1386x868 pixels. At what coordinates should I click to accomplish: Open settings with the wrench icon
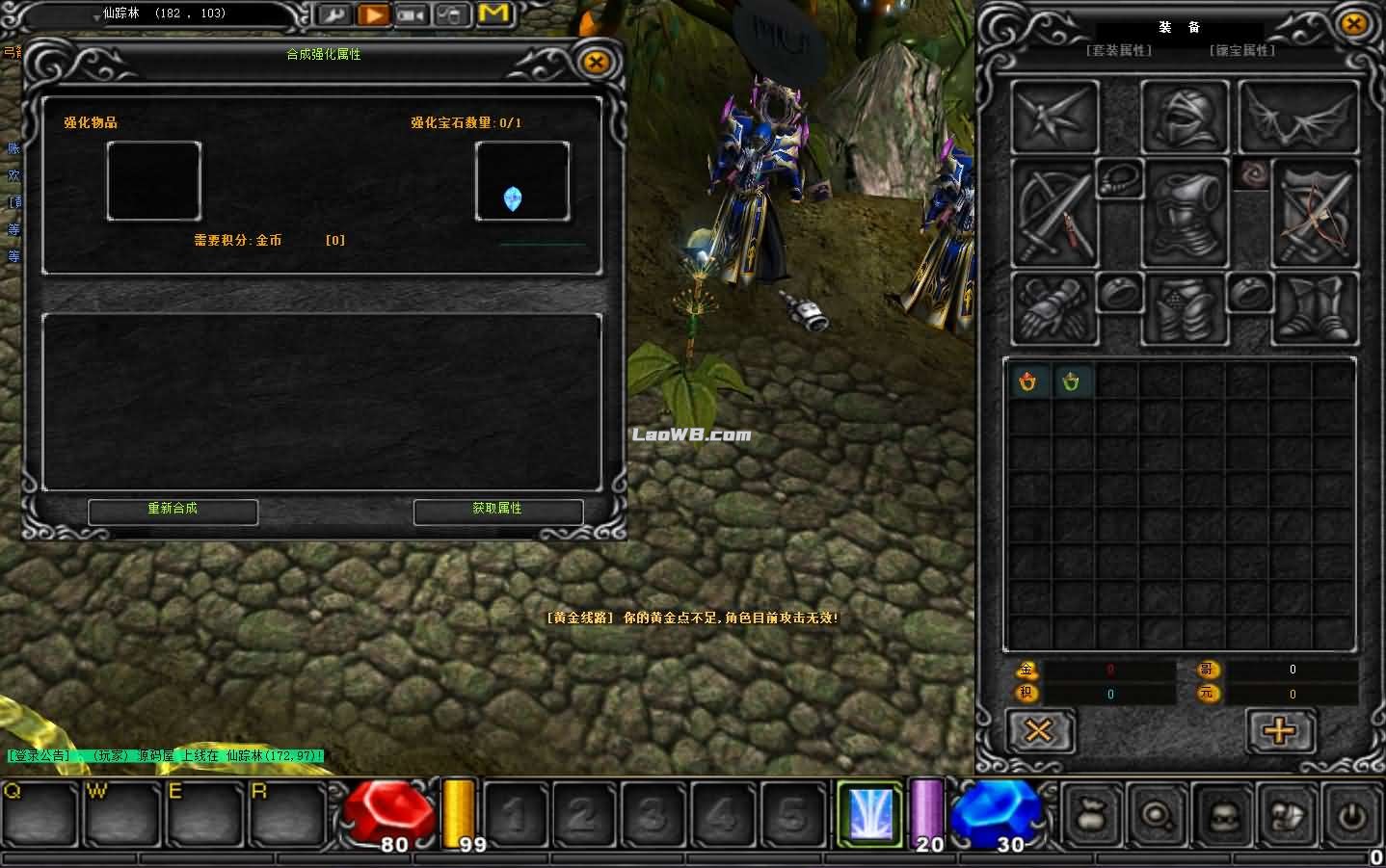[333, 14]
